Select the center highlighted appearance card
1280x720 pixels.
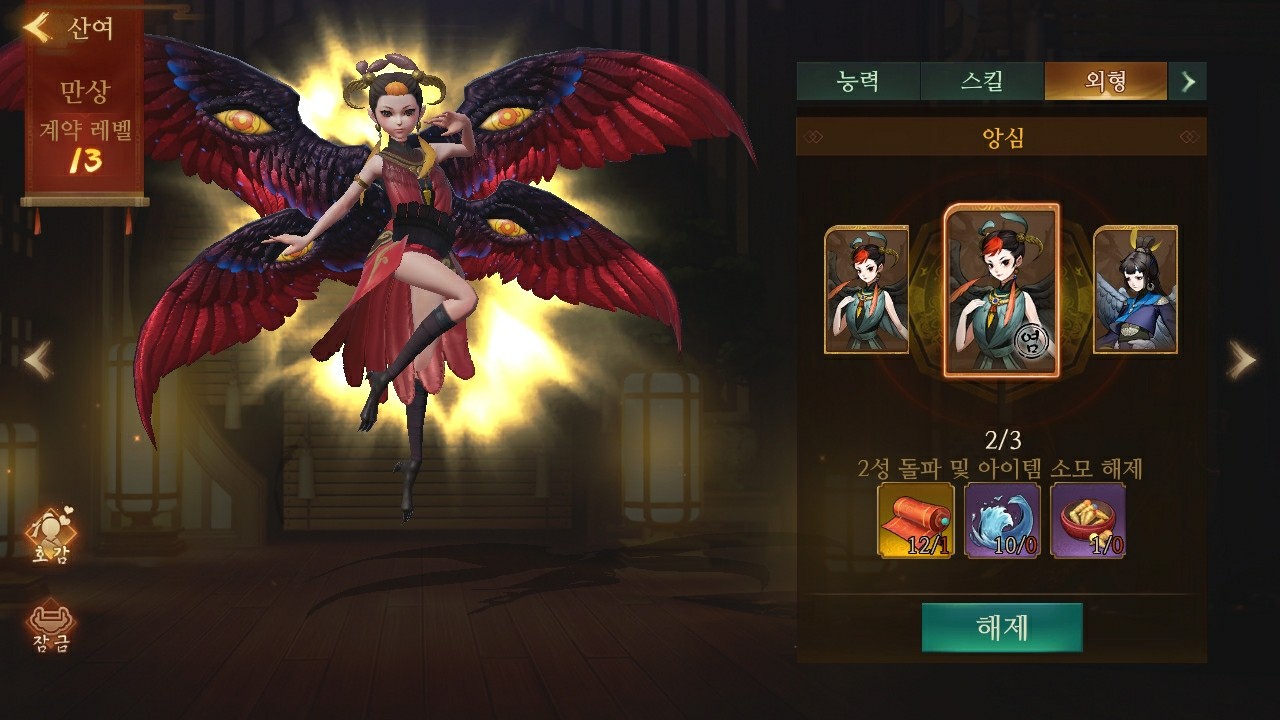click(1001, 290)
